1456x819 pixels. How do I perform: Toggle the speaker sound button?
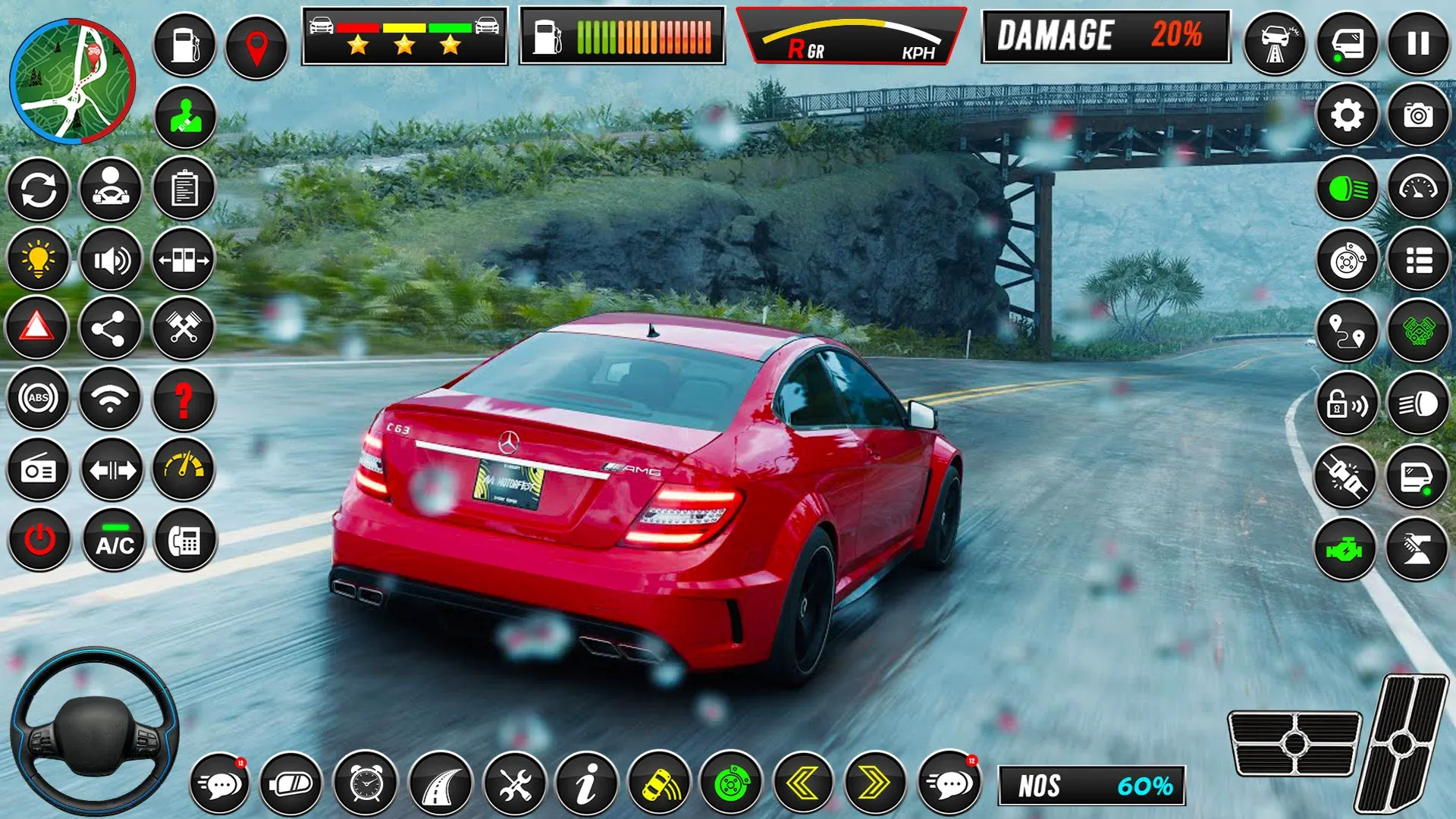[x=111, y=260]
